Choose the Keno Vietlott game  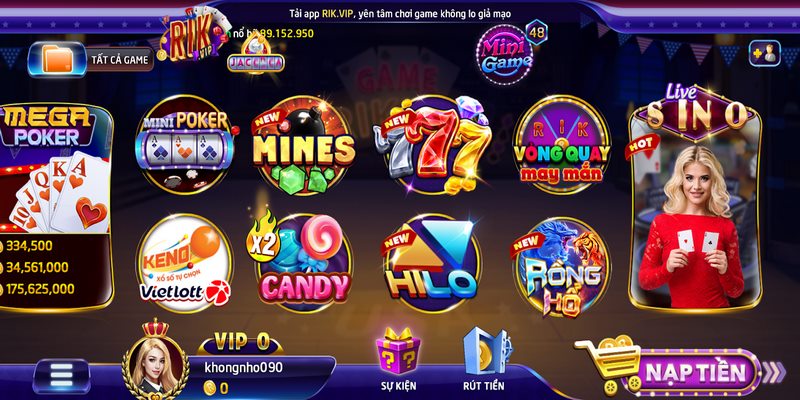point(184,262)
